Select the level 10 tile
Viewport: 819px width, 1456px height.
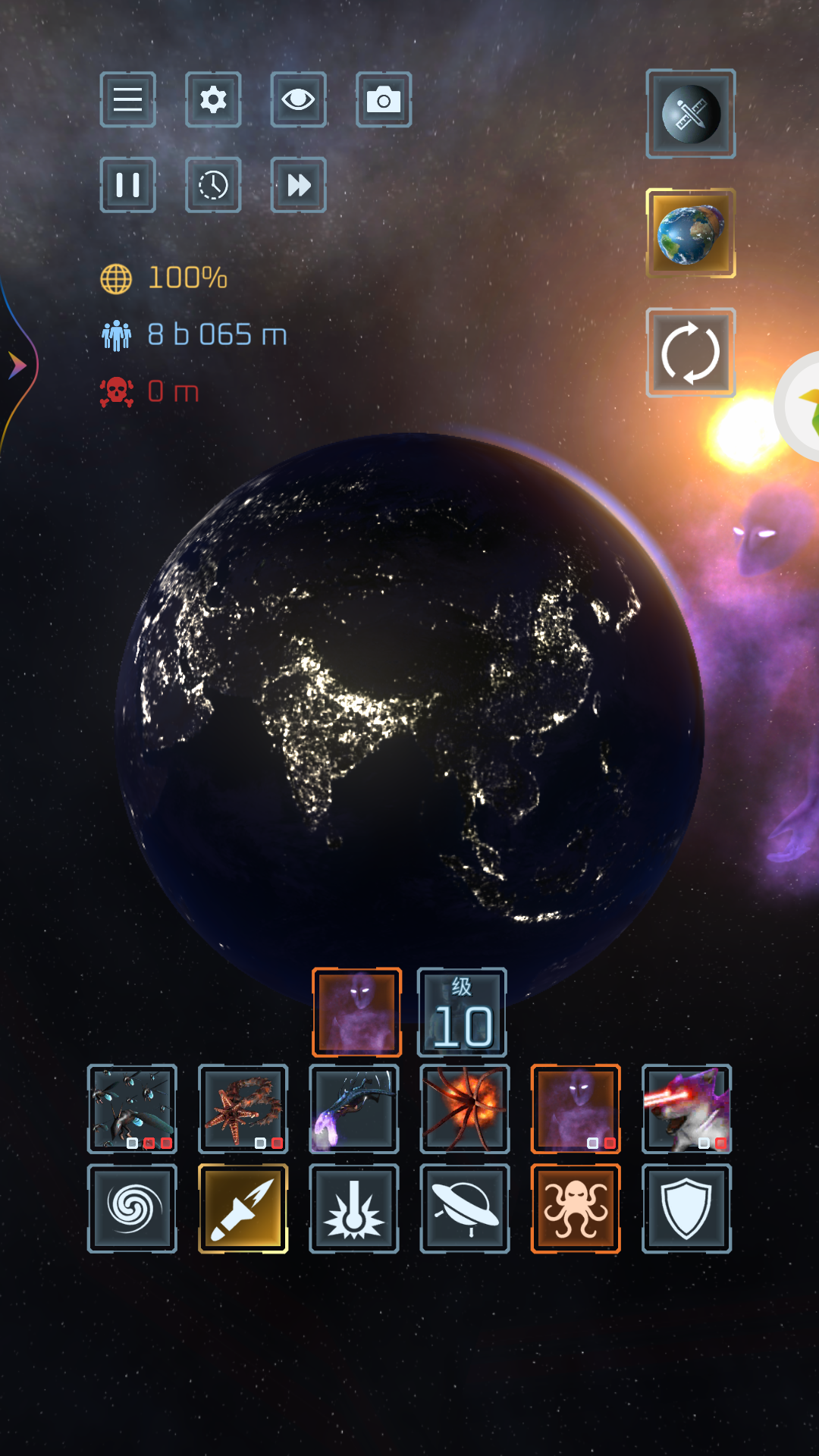462,1012
